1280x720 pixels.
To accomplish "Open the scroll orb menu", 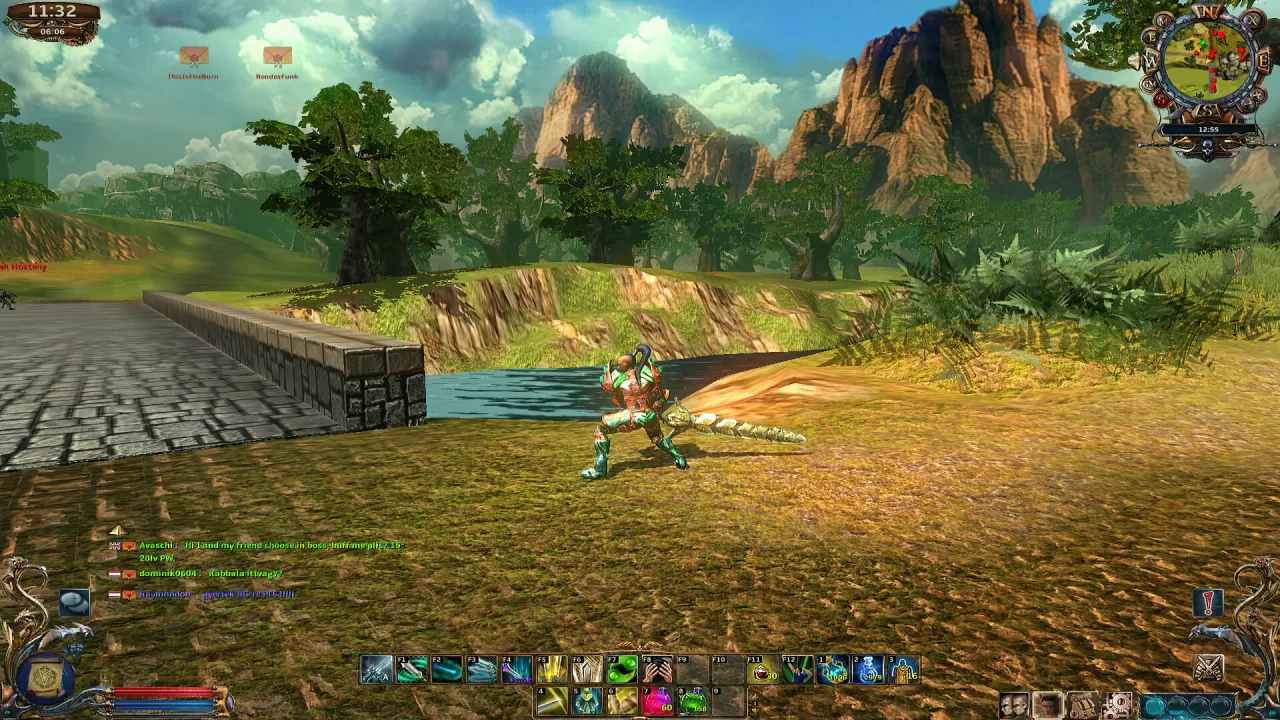I will [45, 679].
